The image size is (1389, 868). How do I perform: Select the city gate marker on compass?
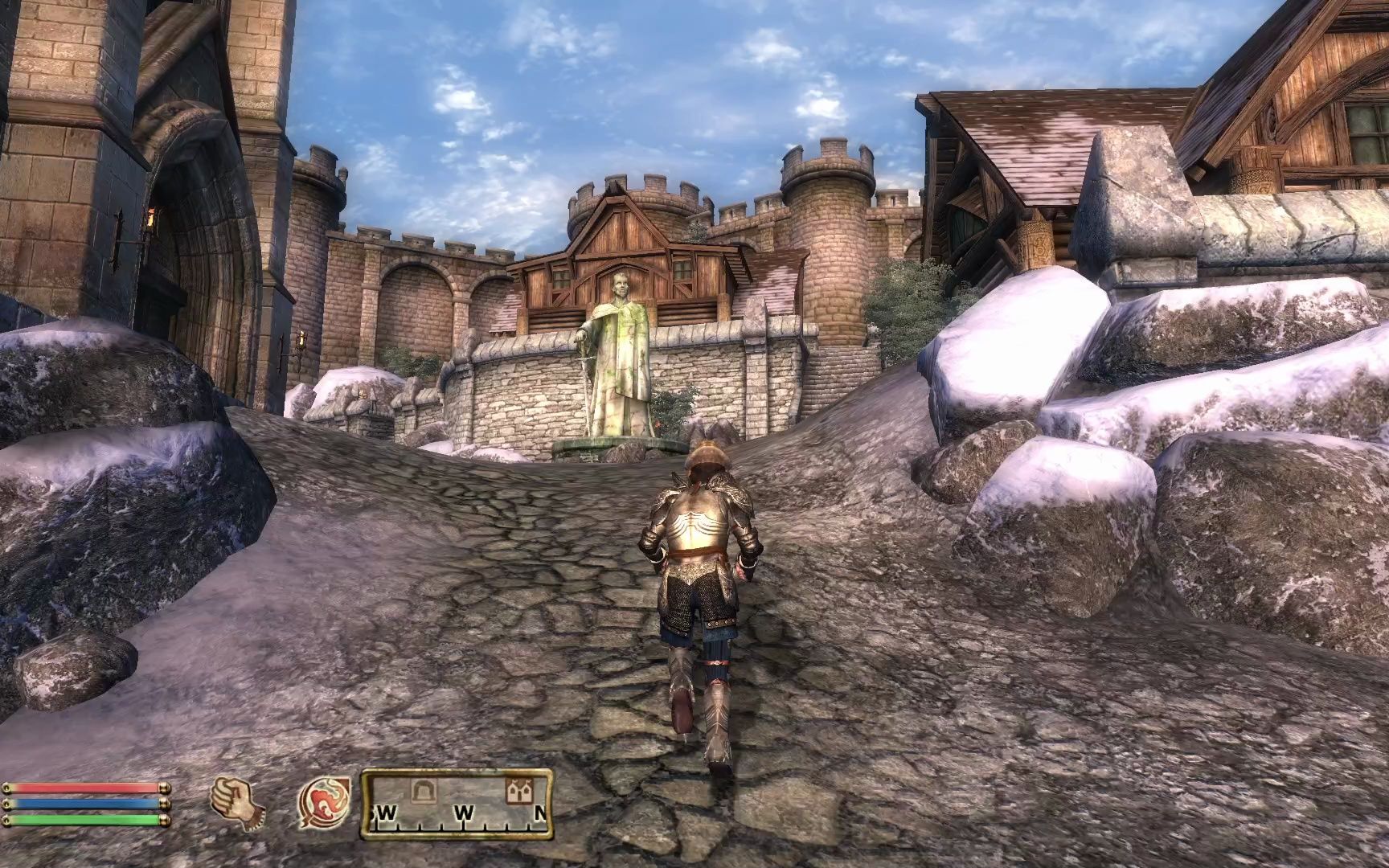tap(422, 792)
